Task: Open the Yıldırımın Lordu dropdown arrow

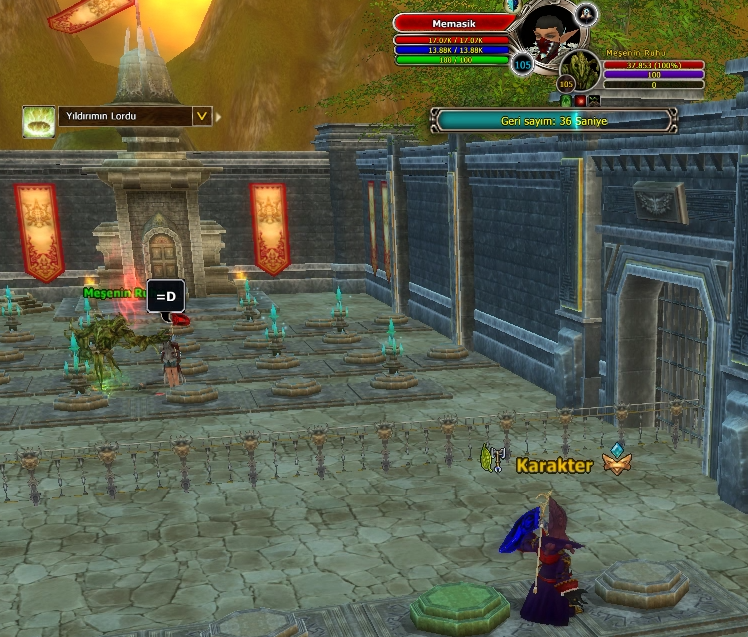Action: (202, 116)
